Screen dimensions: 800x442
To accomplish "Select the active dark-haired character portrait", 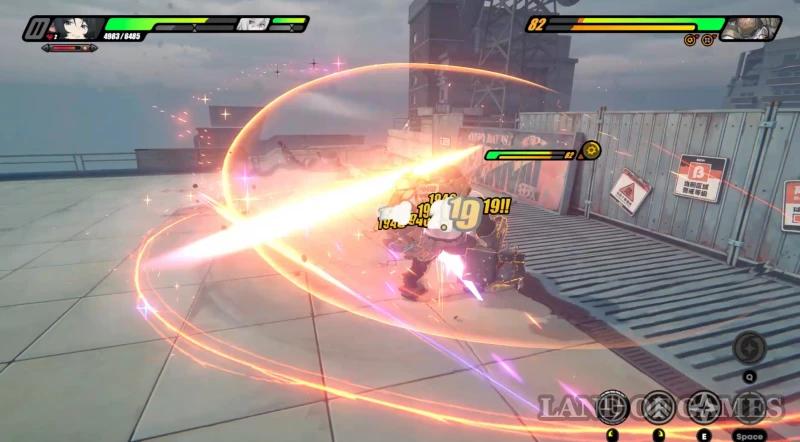I will [82, 27].
